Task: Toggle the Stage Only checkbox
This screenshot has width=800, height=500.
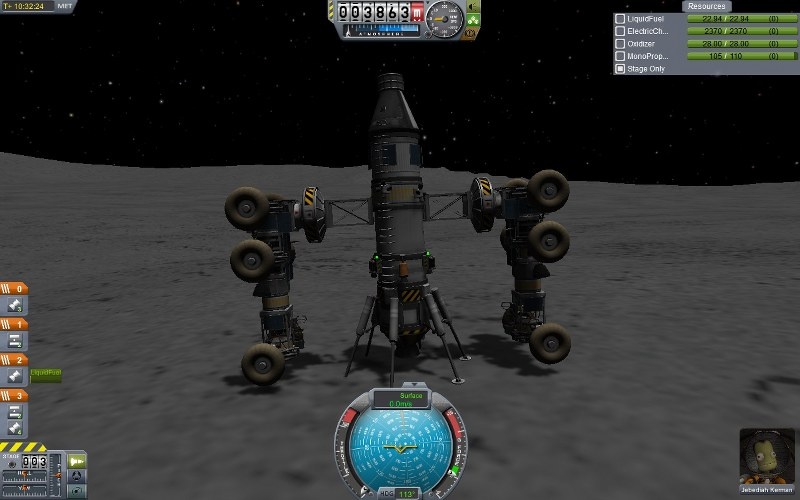Action: [x=620, y=69]
